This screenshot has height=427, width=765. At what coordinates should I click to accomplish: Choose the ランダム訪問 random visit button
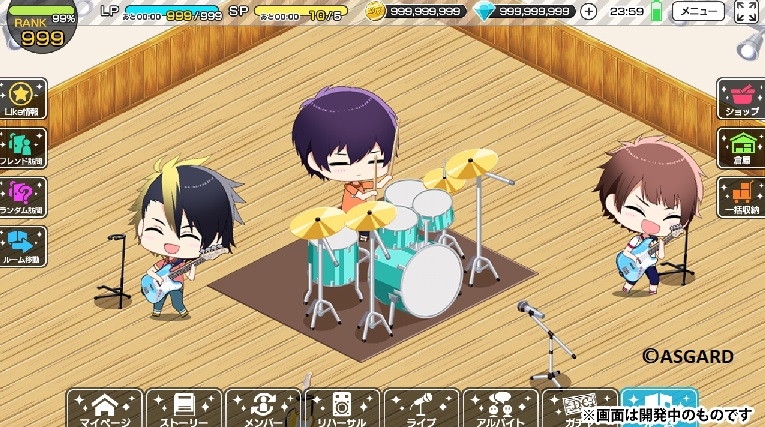(22, 197)
